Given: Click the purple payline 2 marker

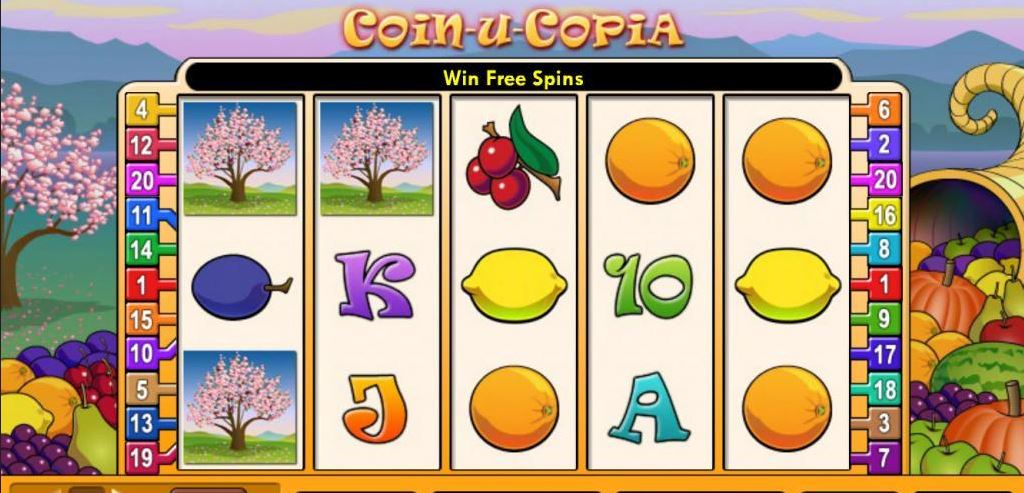Looking at the screenshot, I should [884, 145].
